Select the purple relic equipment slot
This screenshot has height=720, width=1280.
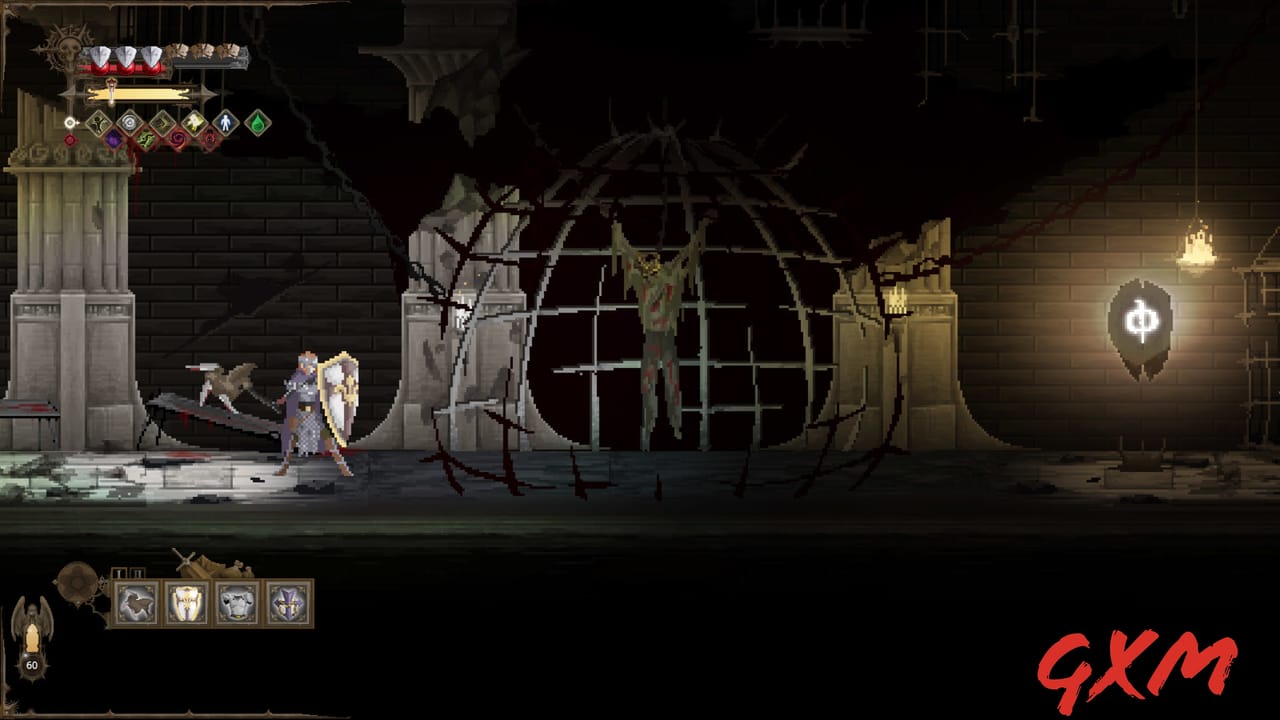[x=287, y=603]
